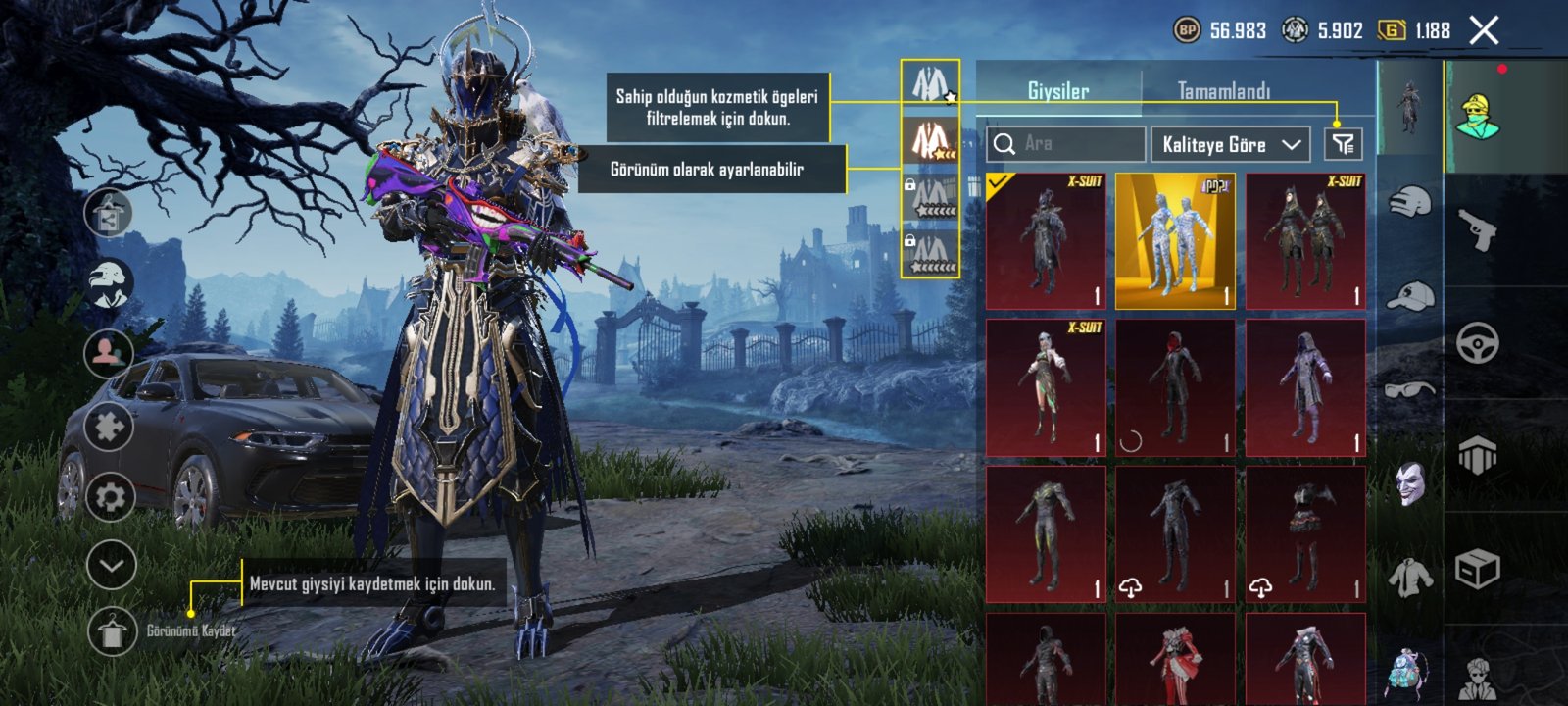
Task: Toggle the owned cosmetics filter icon
Action: [x=1343, y=144]
